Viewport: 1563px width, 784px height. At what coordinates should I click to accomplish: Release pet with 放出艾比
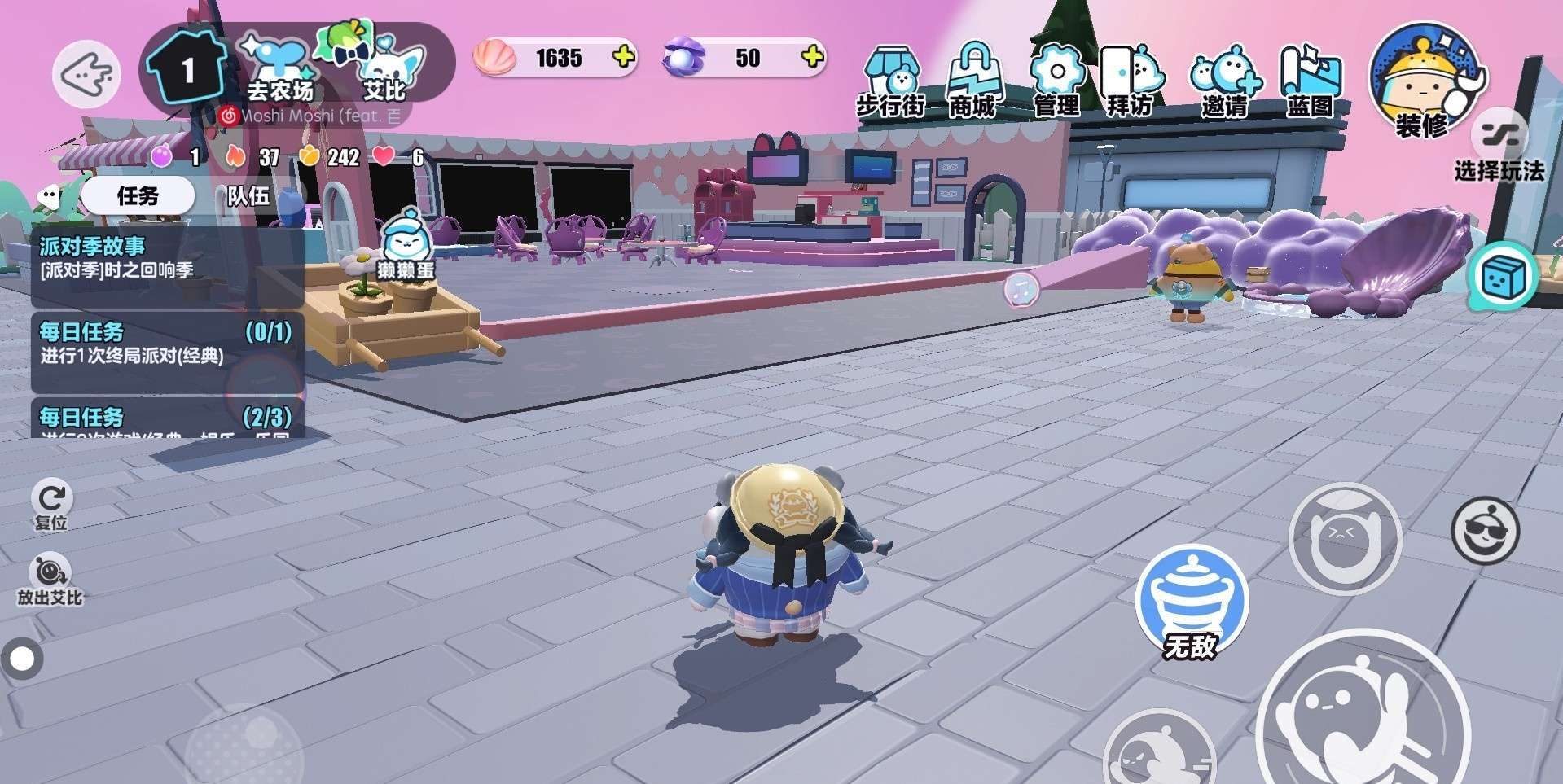[x=50, y=580]
